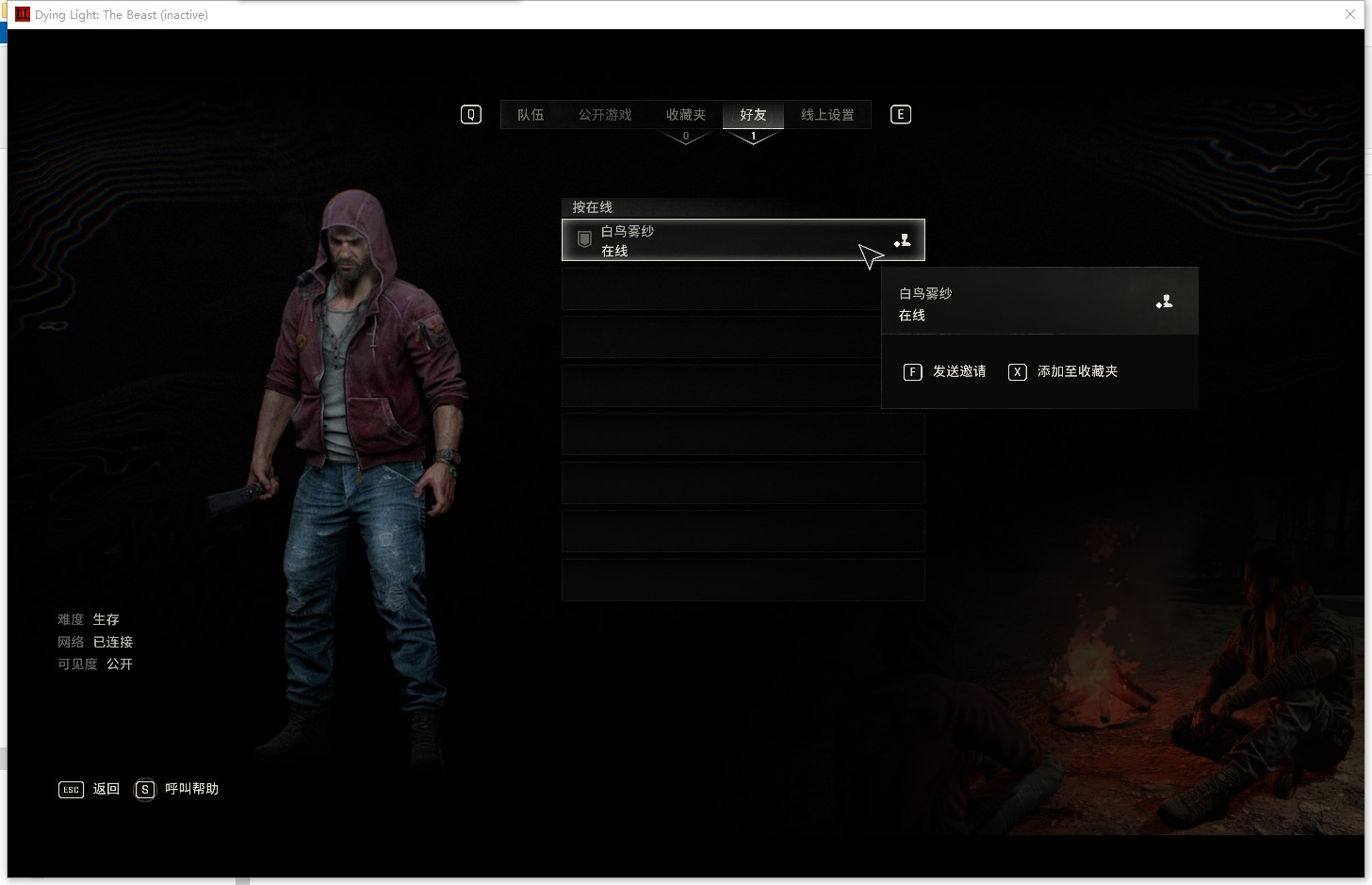Screen dimensions: 1372x885
Task: Switch to the 队伍 tab
Action: click(531, 115)
